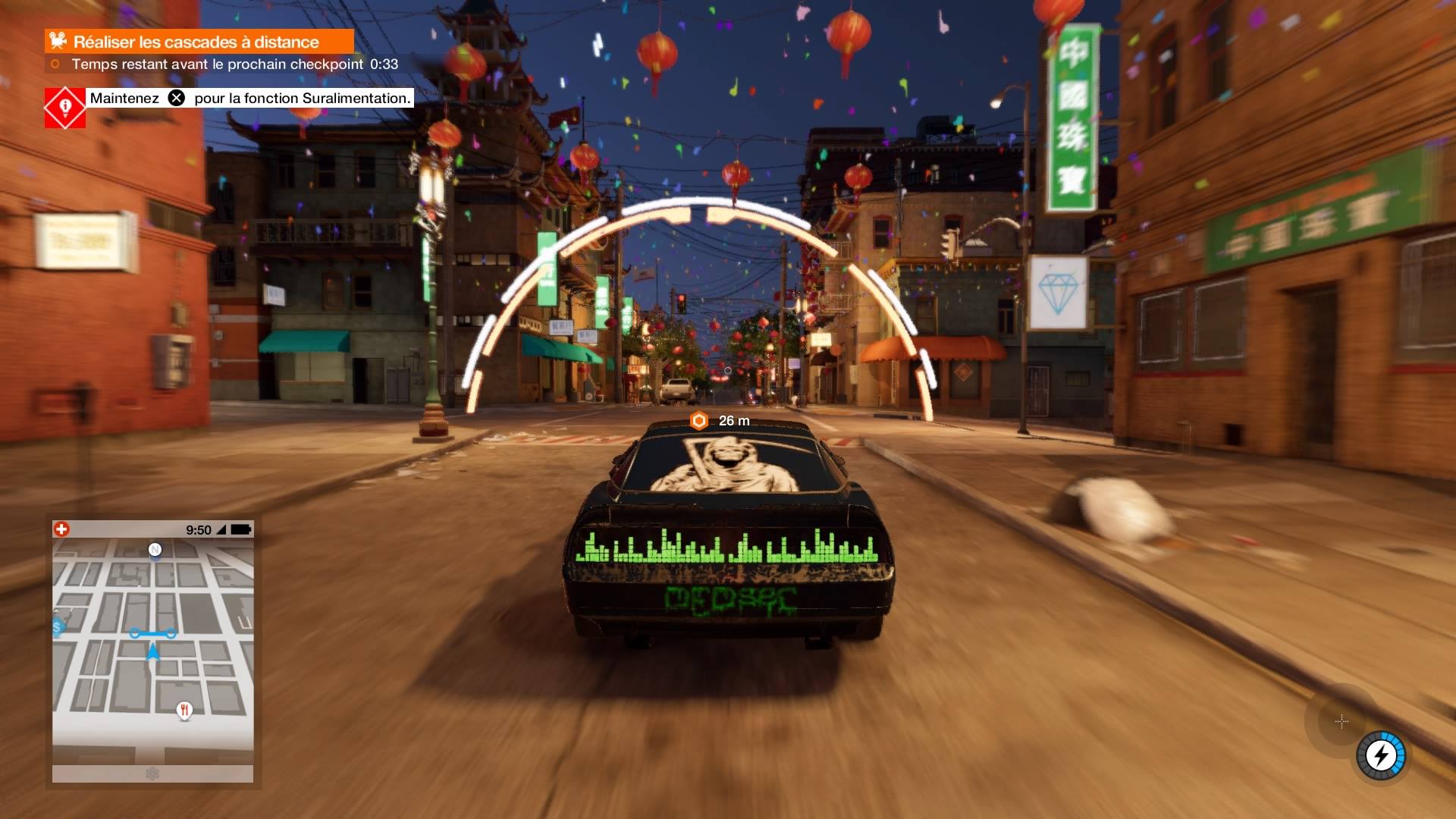Screen dimensions: 1456x819
Task: Click the red diamond hint icon
Action: click(65, 107)
